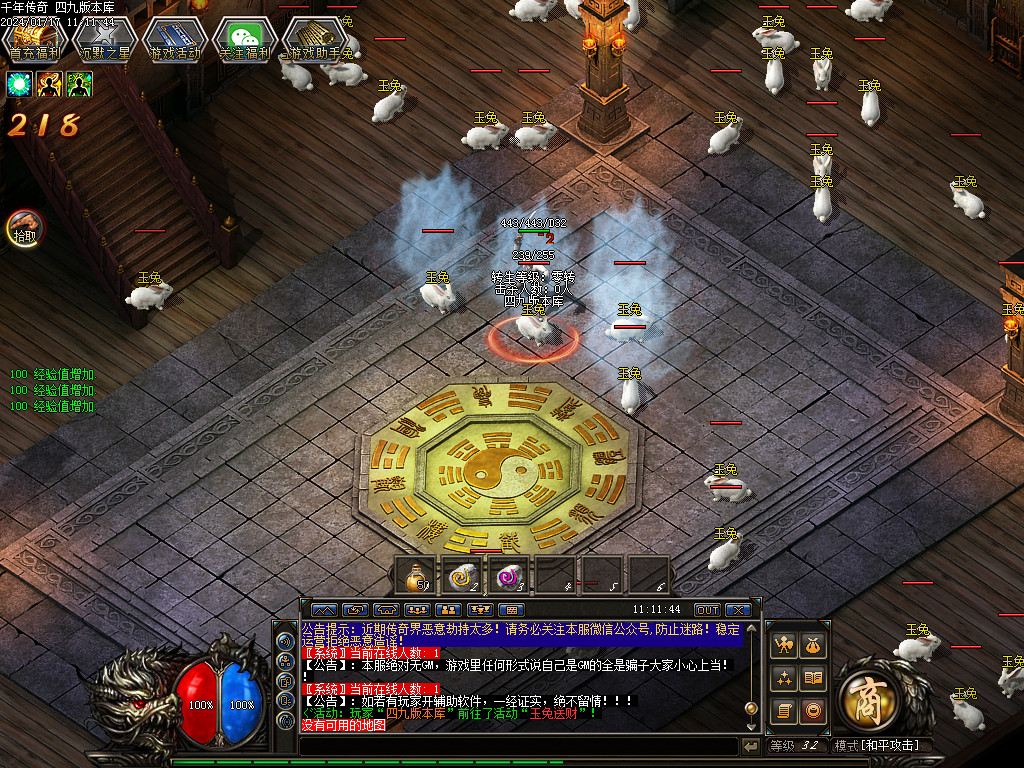Open the 游戏活动 events menu

pos(174,41)
